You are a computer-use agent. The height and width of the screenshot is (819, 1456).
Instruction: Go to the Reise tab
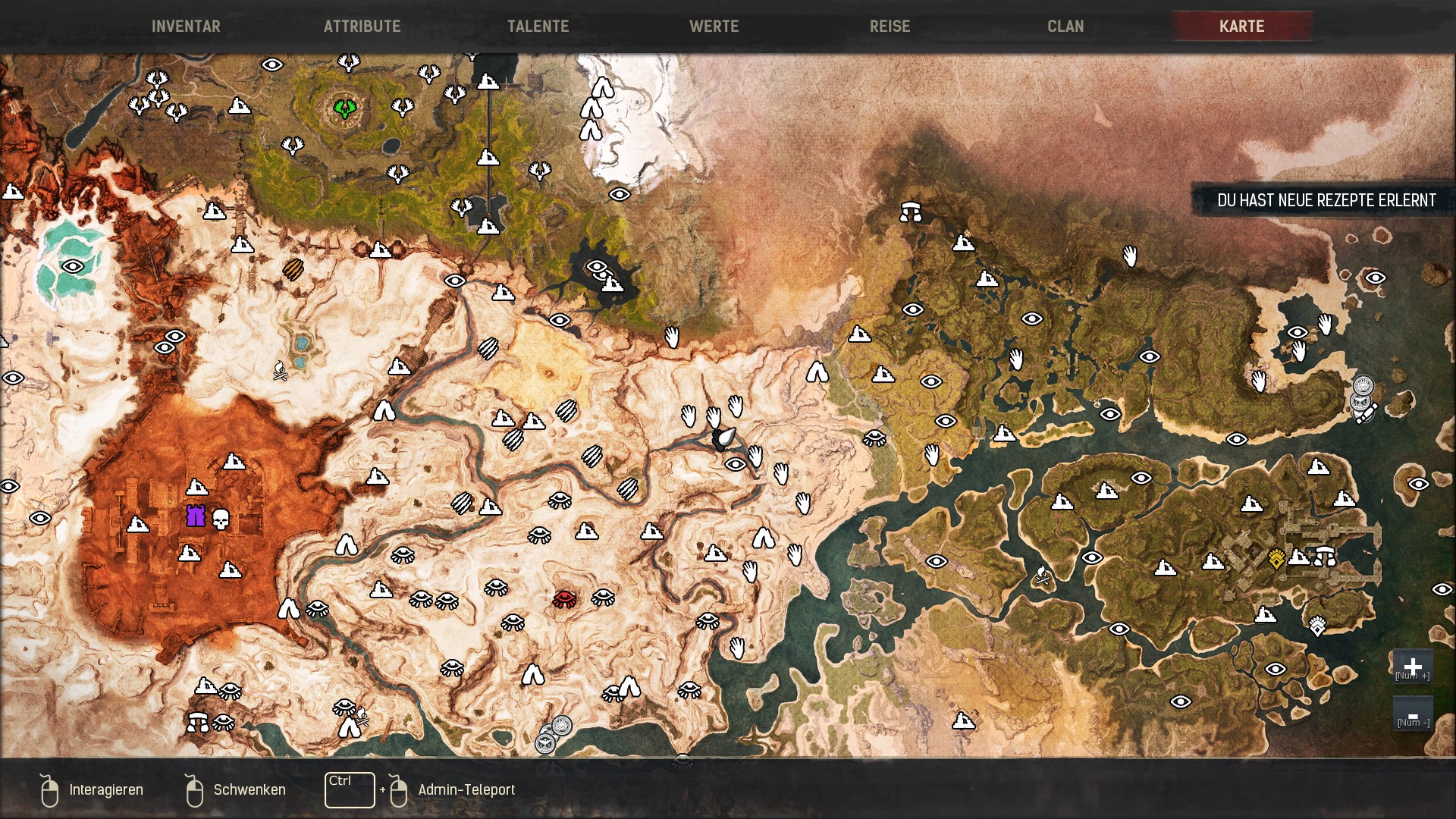[x=890, y=27]
